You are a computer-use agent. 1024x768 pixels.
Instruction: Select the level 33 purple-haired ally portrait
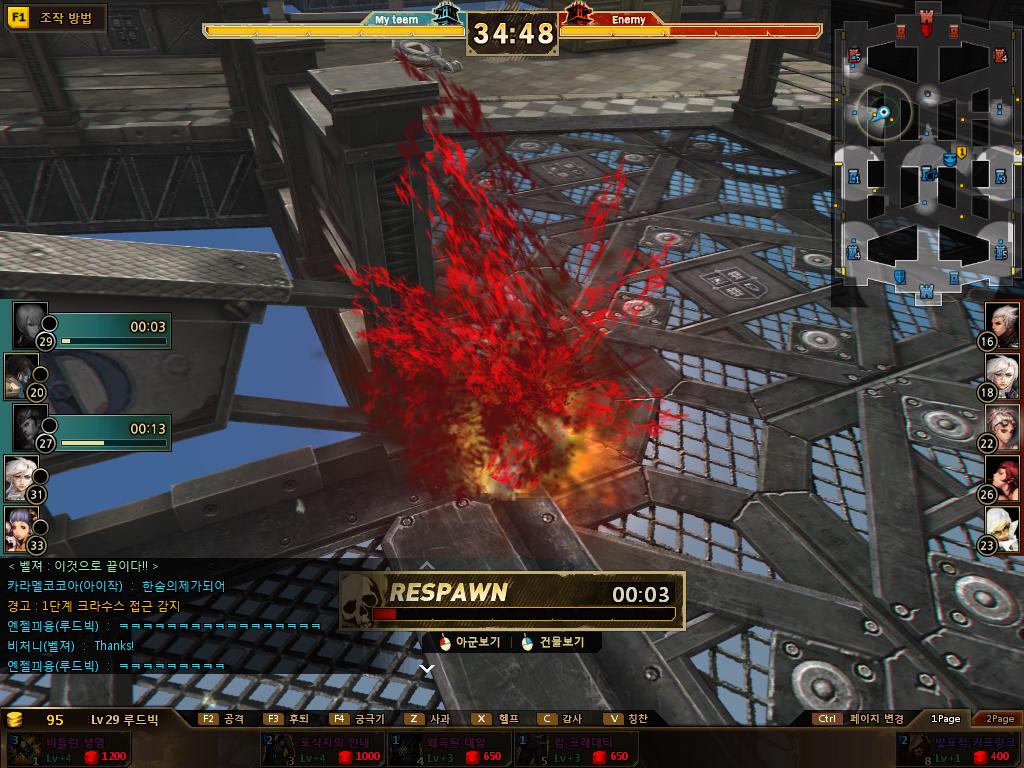[21, 528]
